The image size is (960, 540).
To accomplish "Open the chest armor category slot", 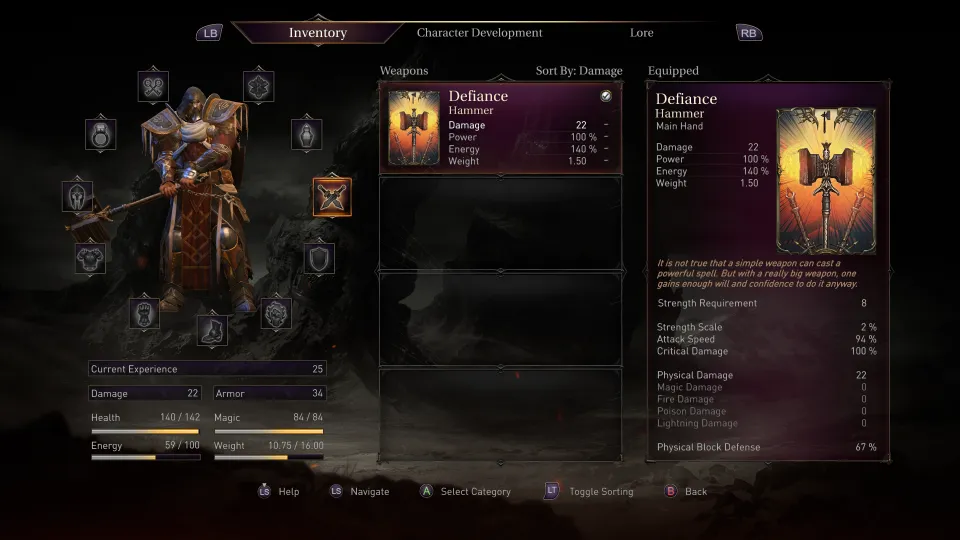I will pos(91,257).
